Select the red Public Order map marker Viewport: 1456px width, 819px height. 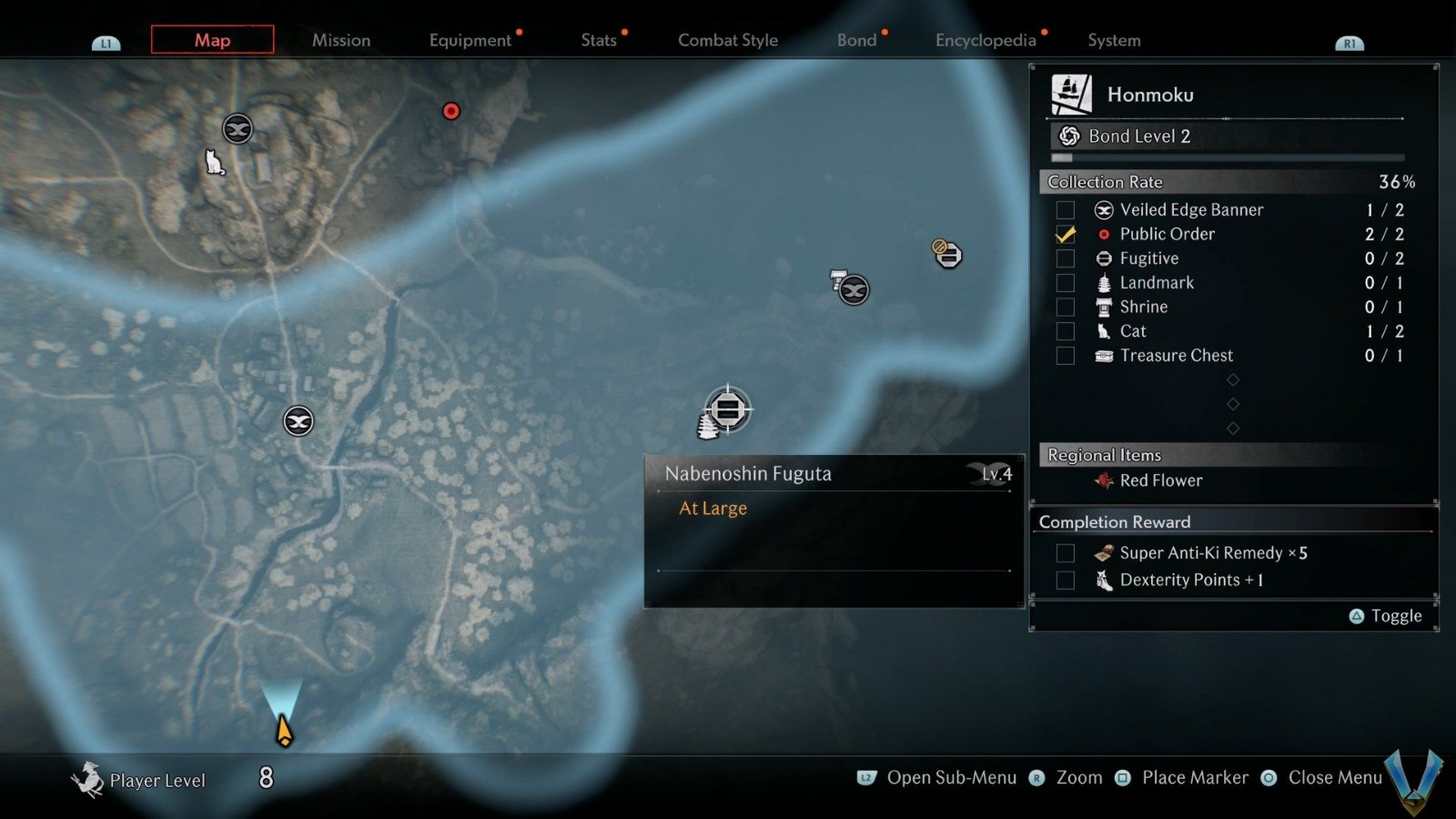[x=450, y=111]
